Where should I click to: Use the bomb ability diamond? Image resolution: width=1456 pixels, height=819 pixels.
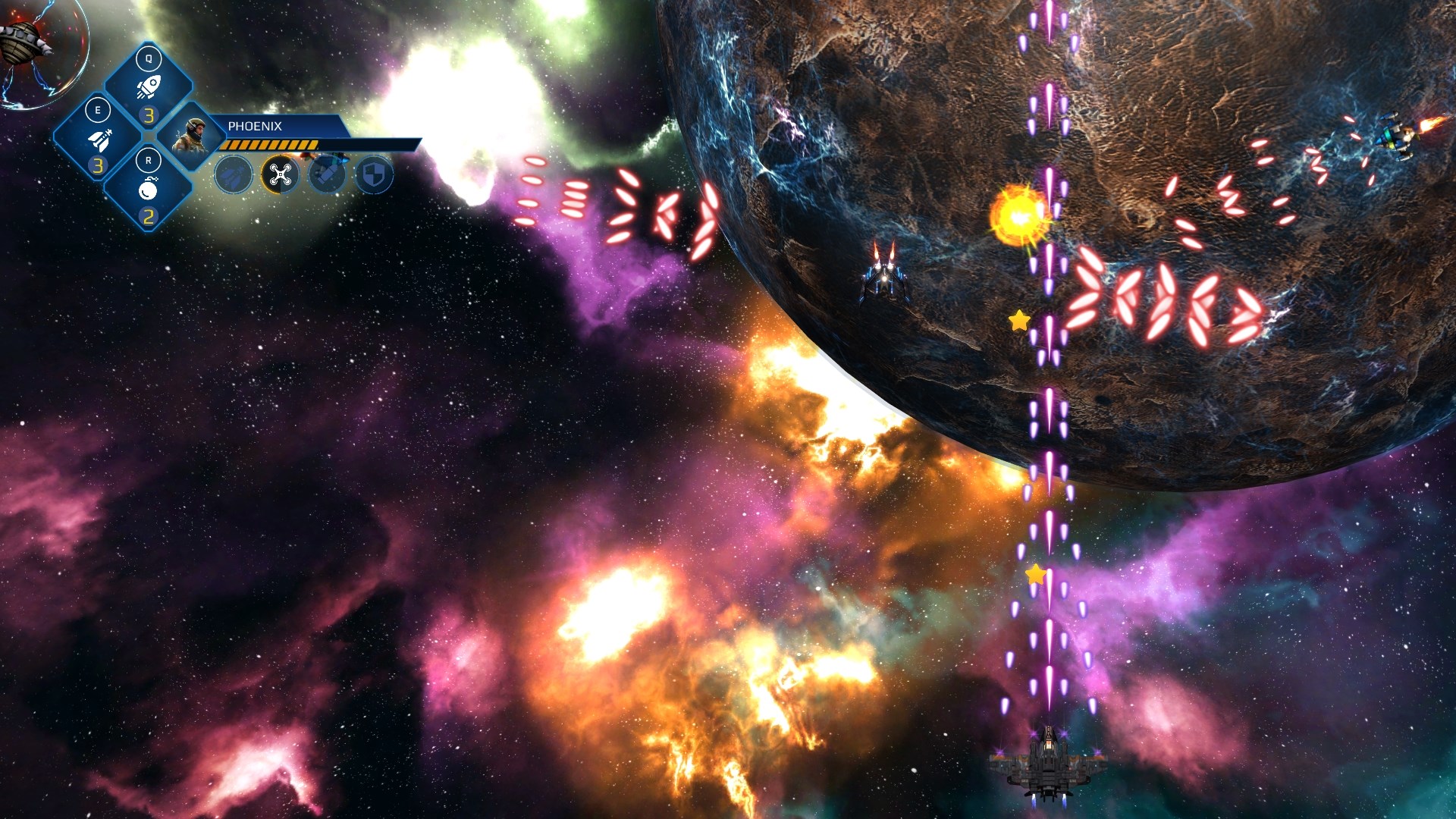[149, 190]
